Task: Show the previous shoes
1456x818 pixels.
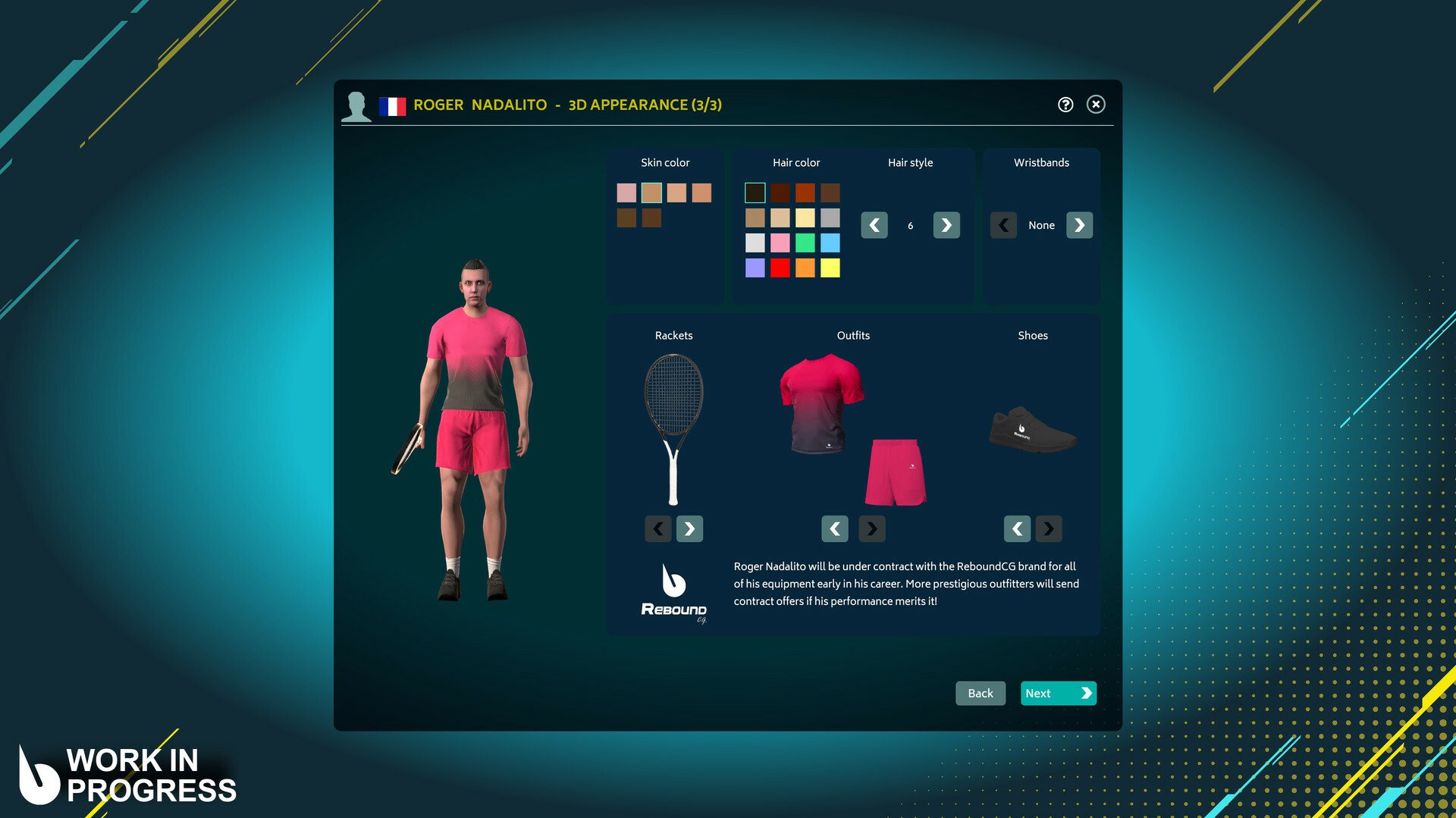Action: (x=1017, y=528)
